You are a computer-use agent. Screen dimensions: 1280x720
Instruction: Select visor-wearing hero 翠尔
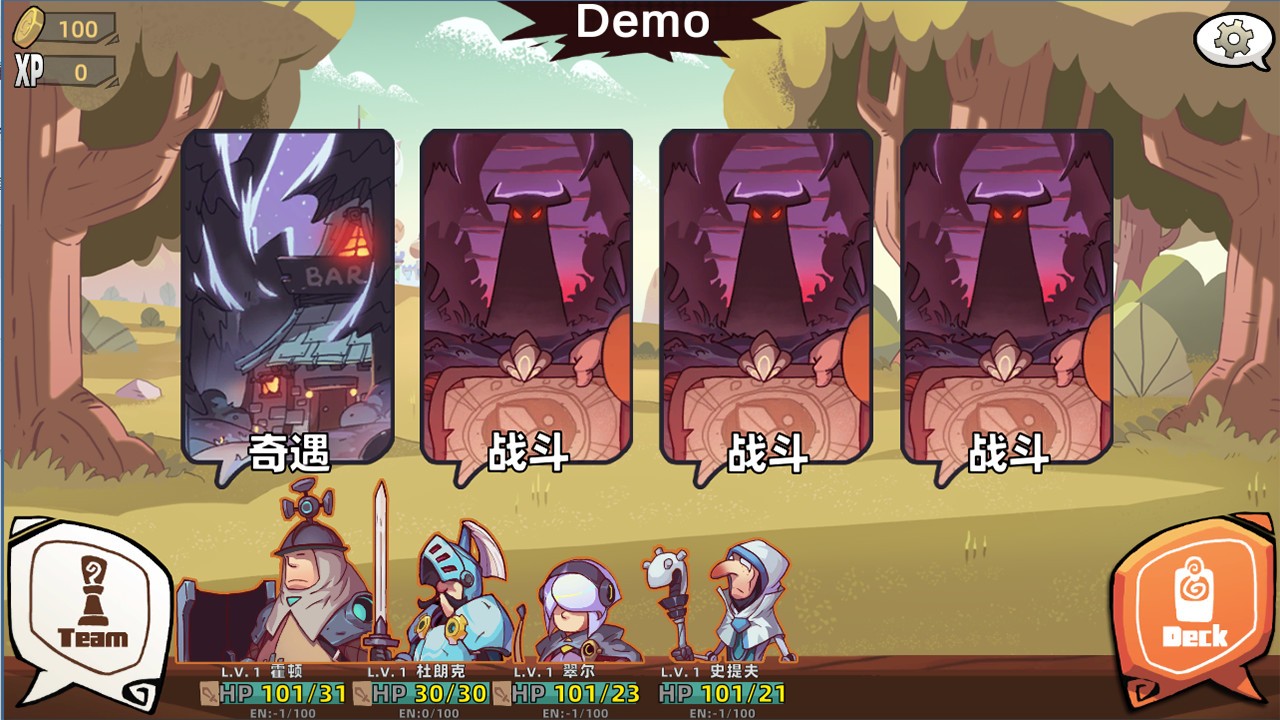tap(578, 610)
